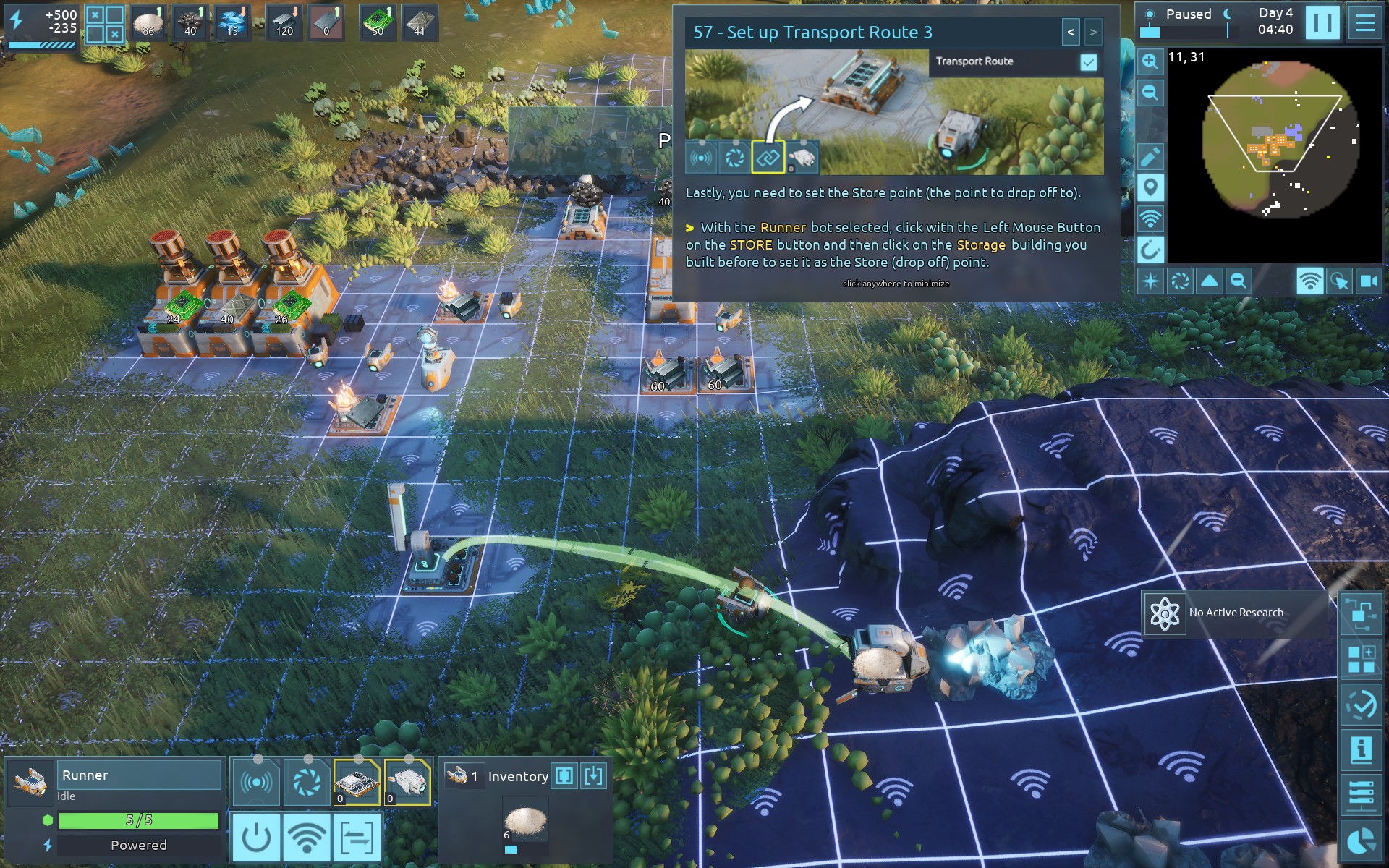The image size is (1389, 868).
Task: Open the build menu grid-plus icon
Action: click(1362, 660)
